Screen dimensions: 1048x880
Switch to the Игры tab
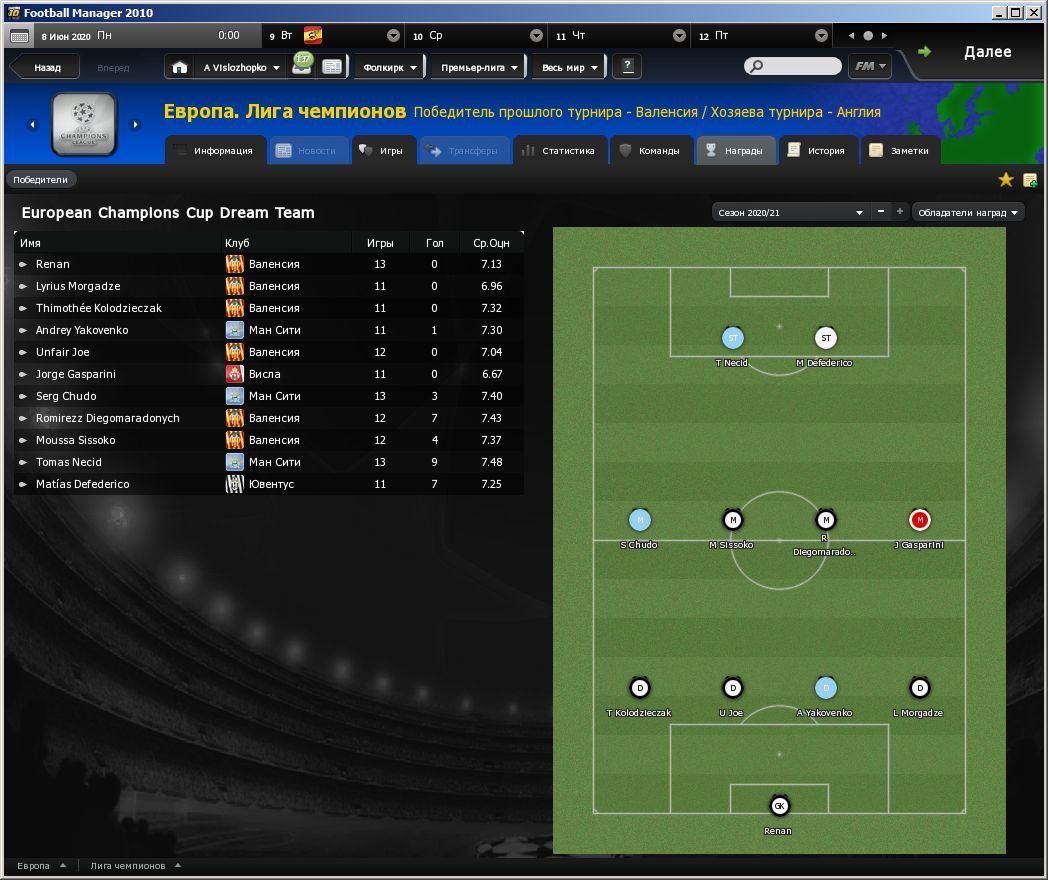(381, 151)
